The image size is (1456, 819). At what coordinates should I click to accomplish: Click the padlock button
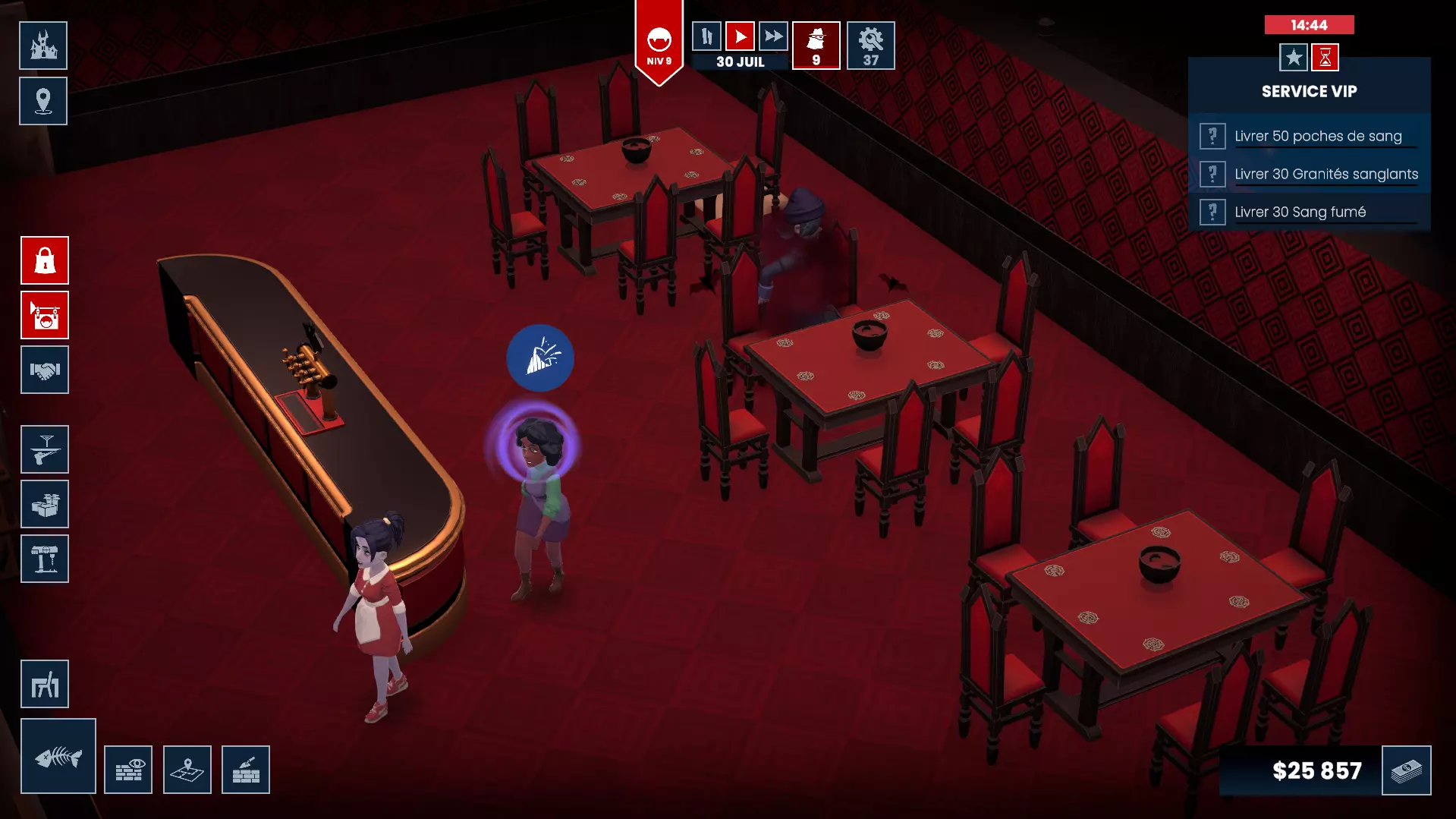(45, 260)
